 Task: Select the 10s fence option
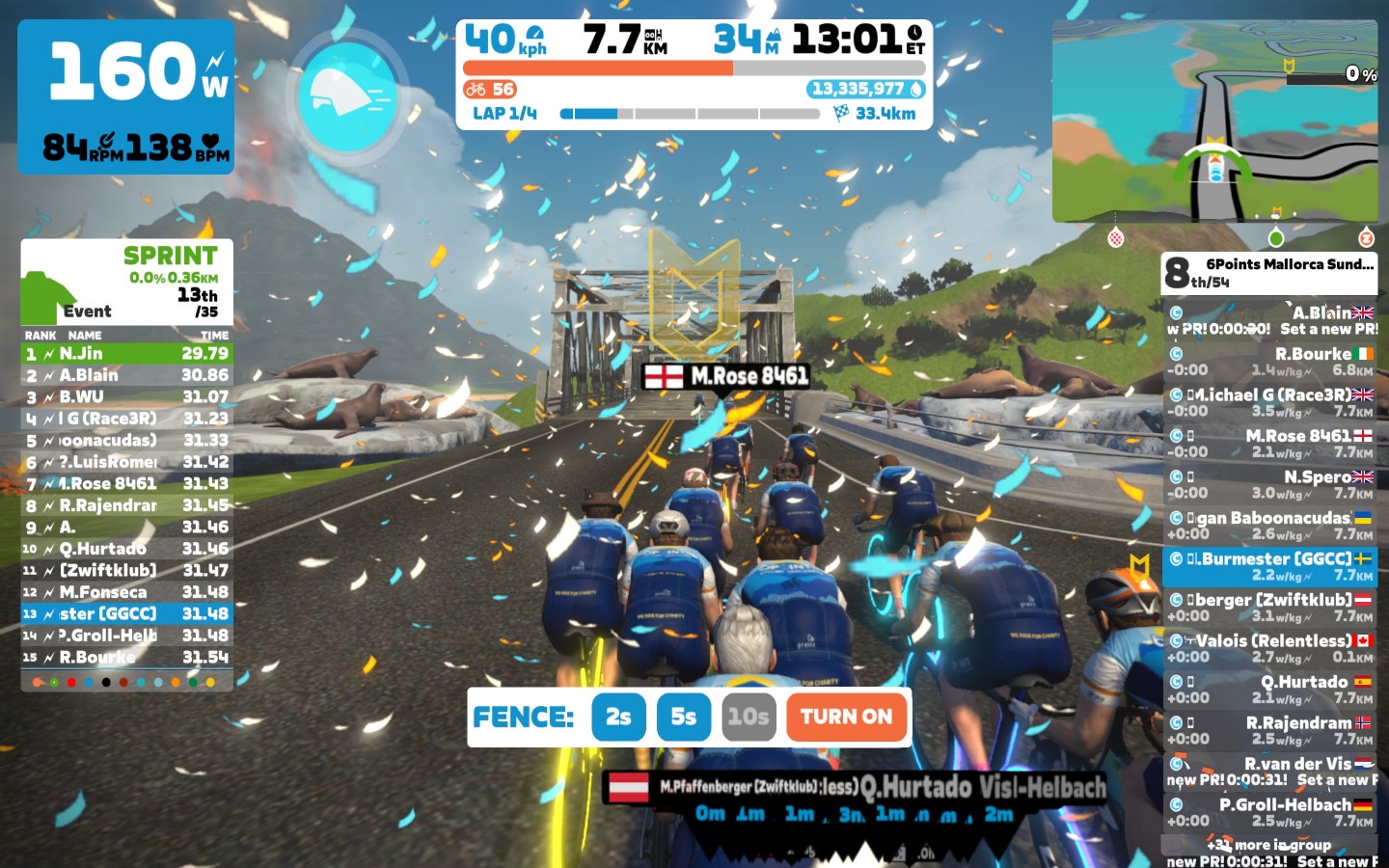[x=749, y=717]
